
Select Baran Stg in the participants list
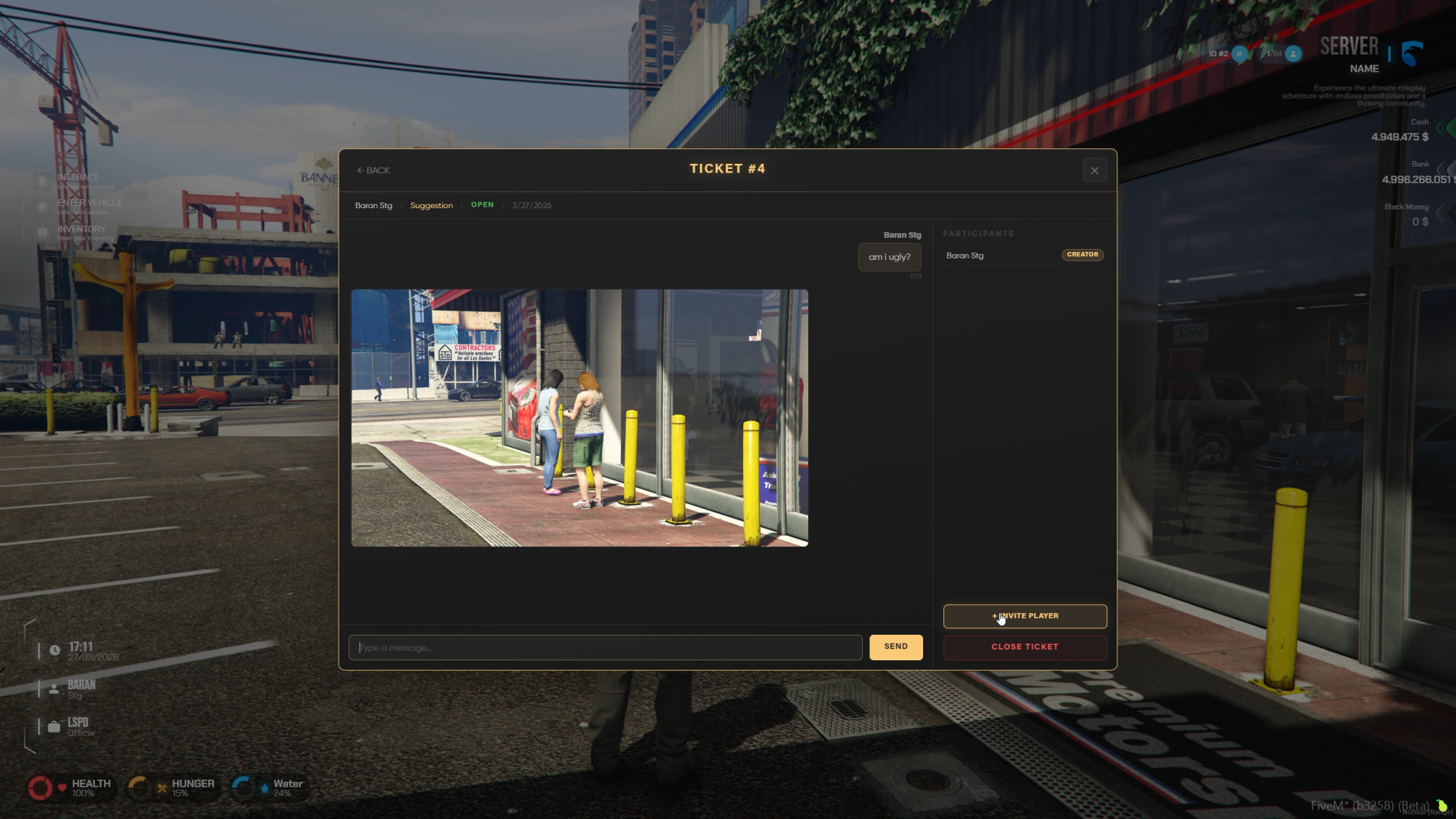point(965,256)
